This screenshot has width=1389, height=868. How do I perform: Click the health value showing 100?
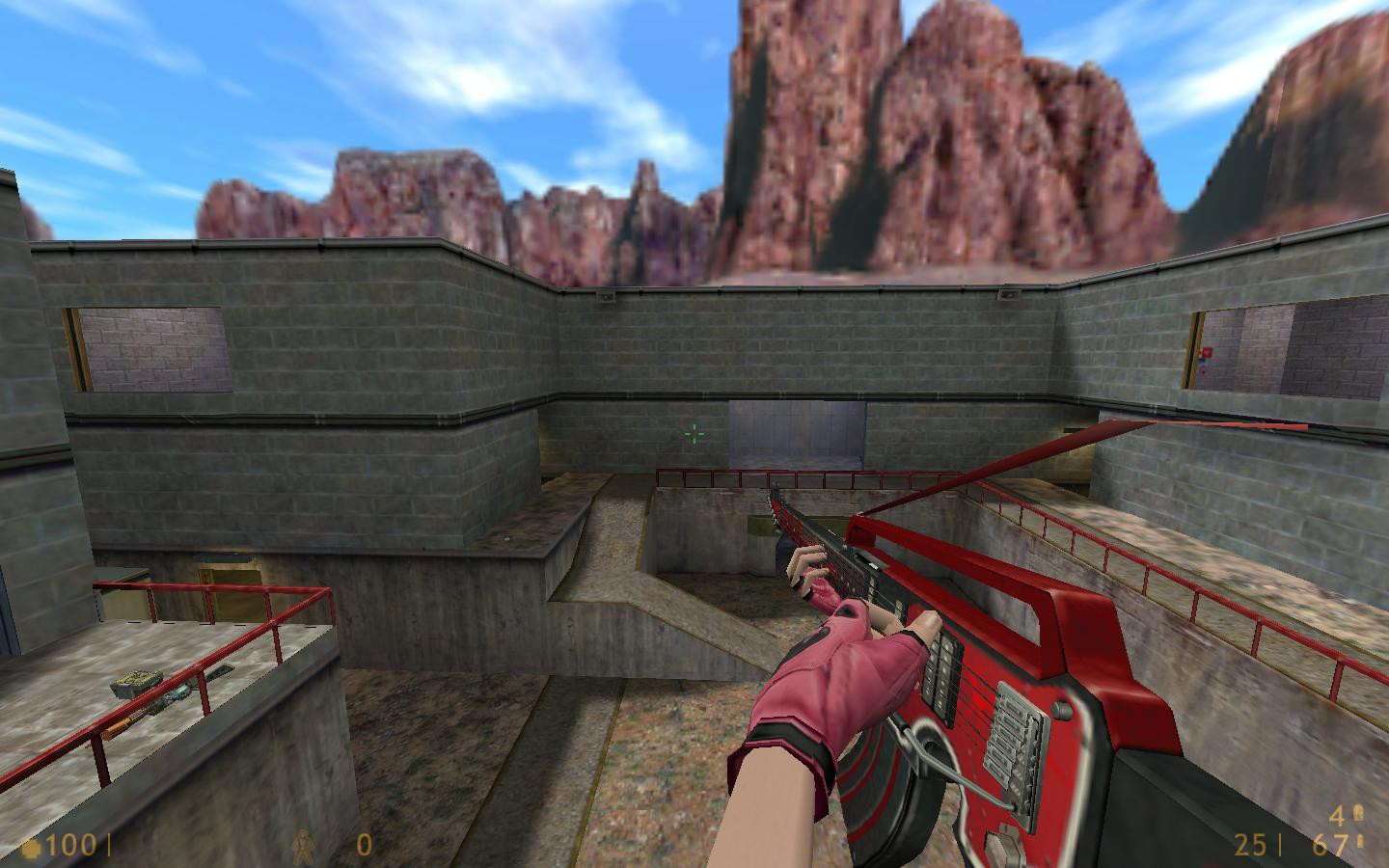(70, 847)
